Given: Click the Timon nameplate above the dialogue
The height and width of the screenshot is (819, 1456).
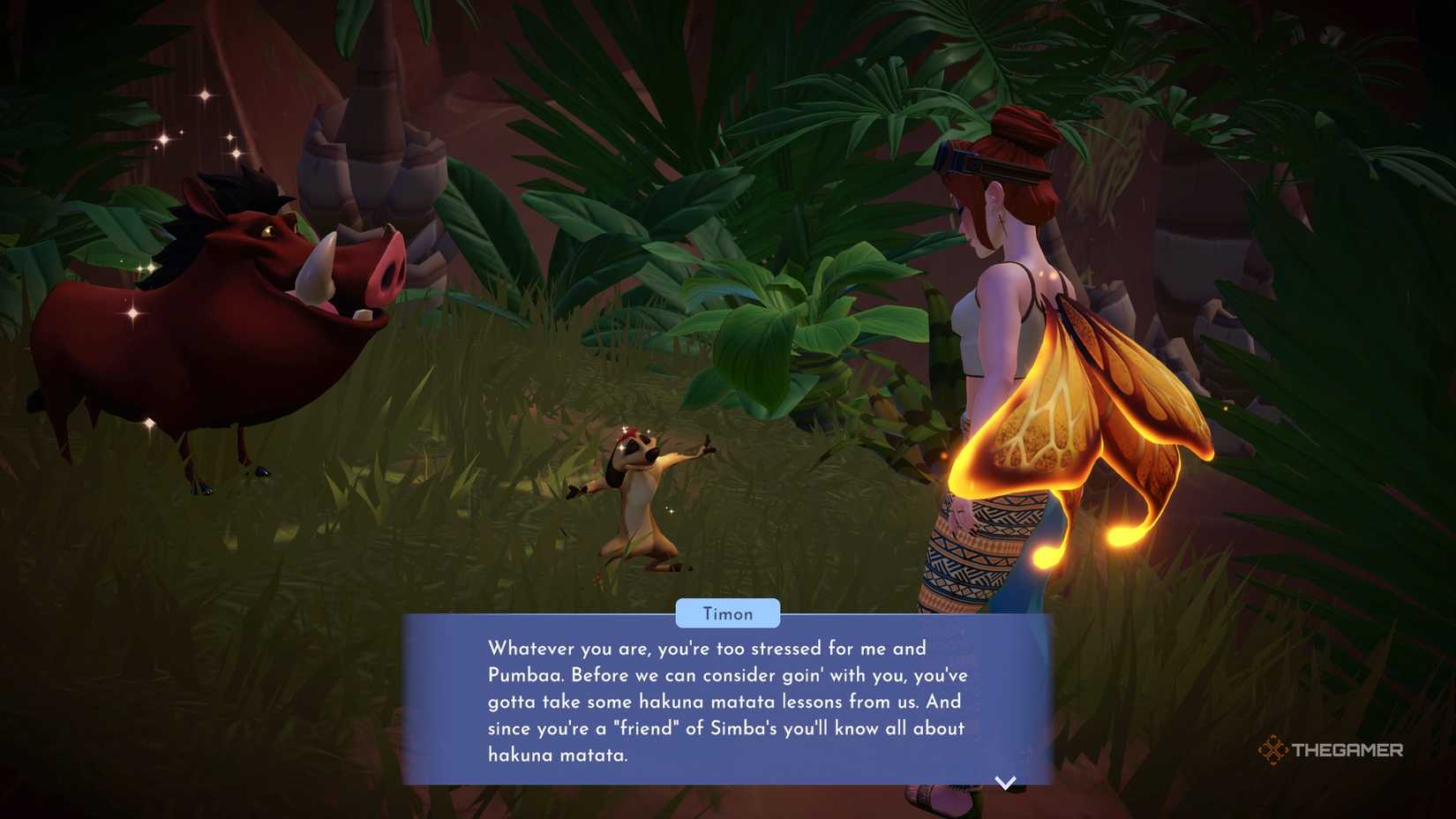Looking at the screenshot, I should [x=728, y=613].
